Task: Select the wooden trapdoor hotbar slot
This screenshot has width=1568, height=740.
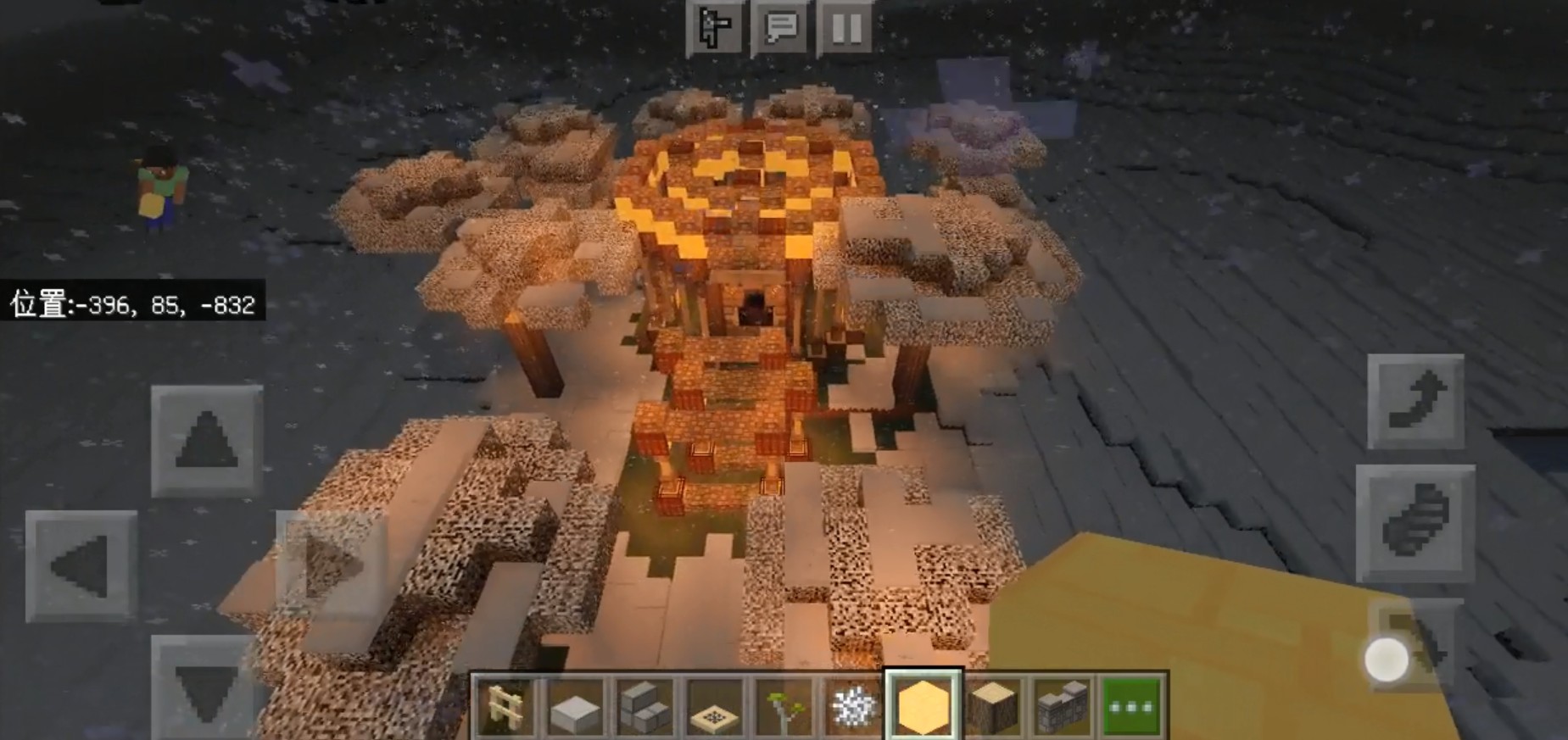Action: [715, 705]
